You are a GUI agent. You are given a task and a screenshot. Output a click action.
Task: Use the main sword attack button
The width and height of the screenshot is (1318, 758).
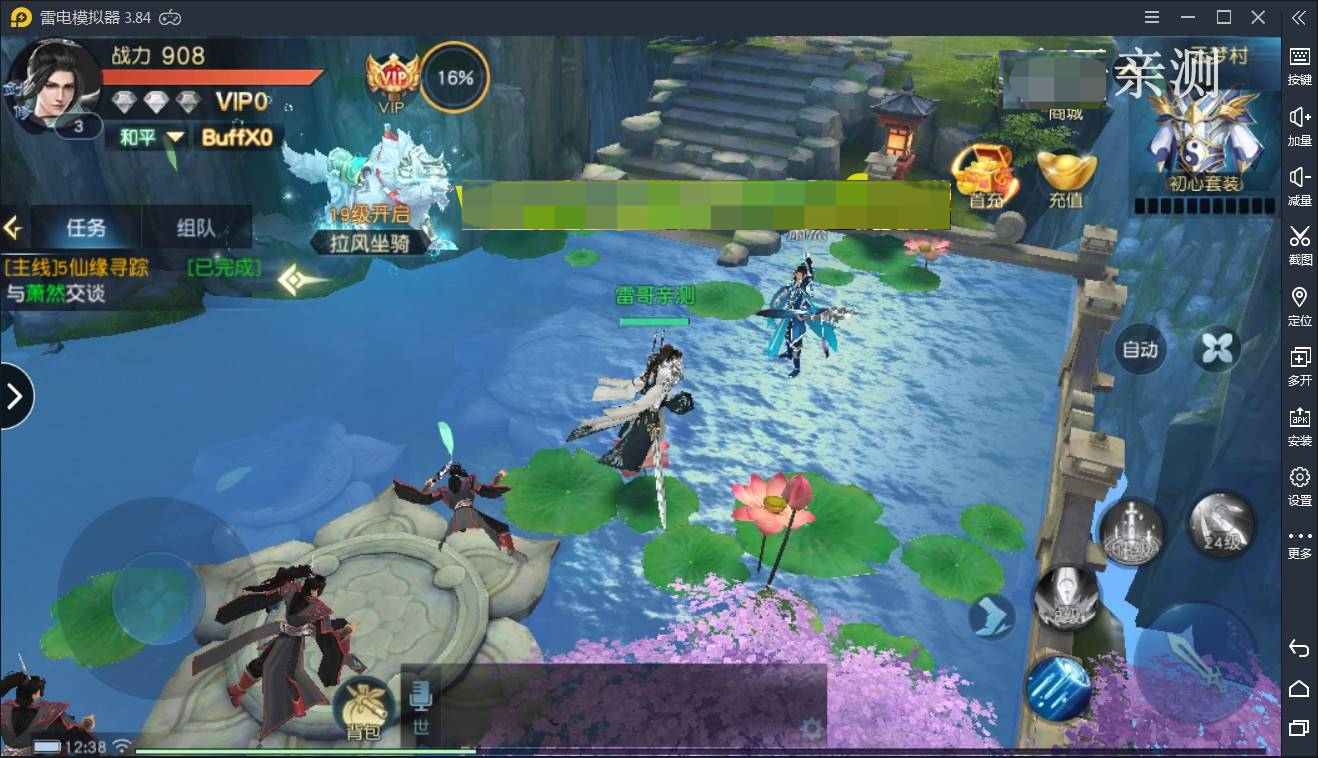1195,661
